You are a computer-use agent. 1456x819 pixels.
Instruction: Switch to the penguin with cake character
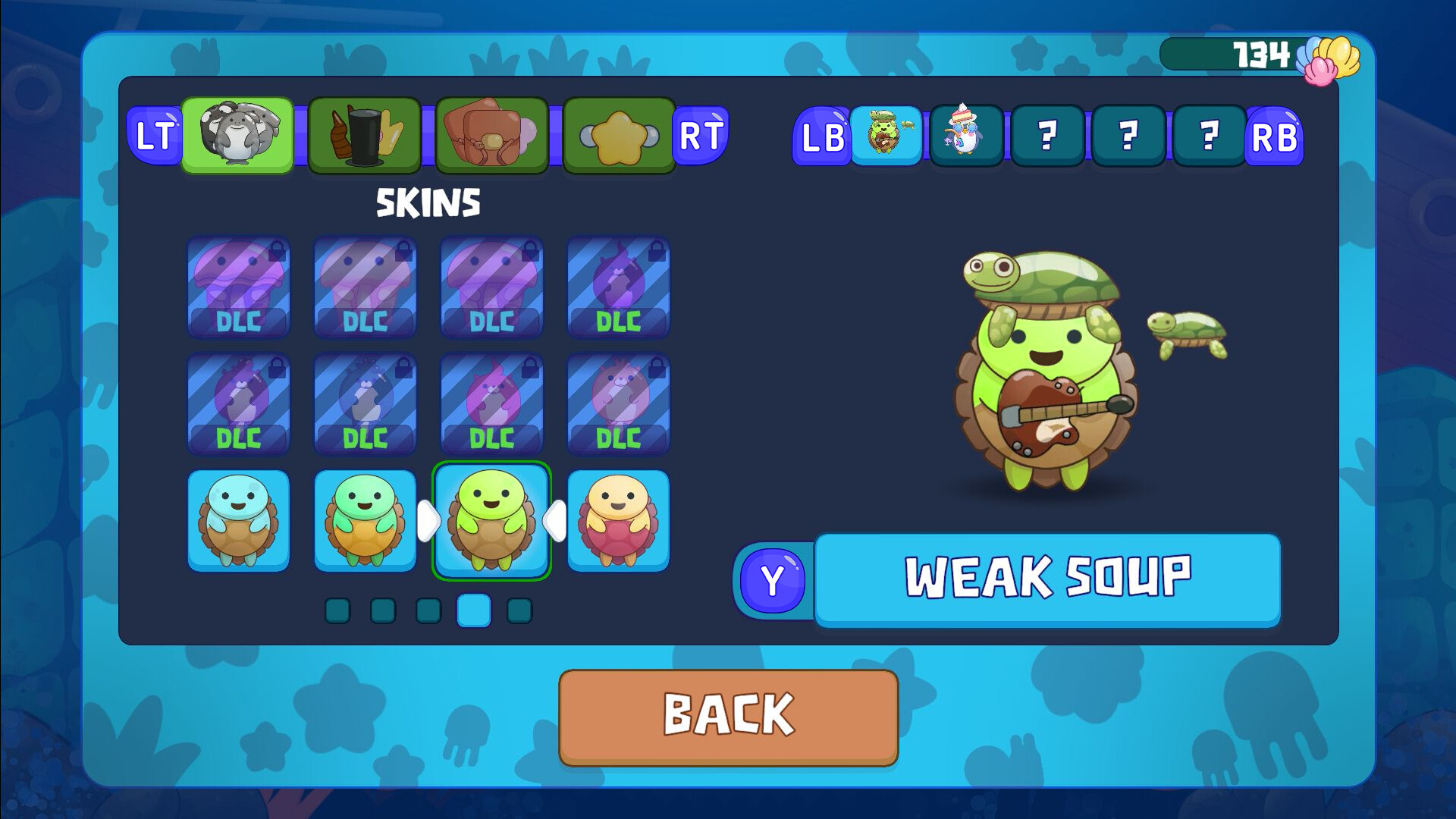point(966,135)
